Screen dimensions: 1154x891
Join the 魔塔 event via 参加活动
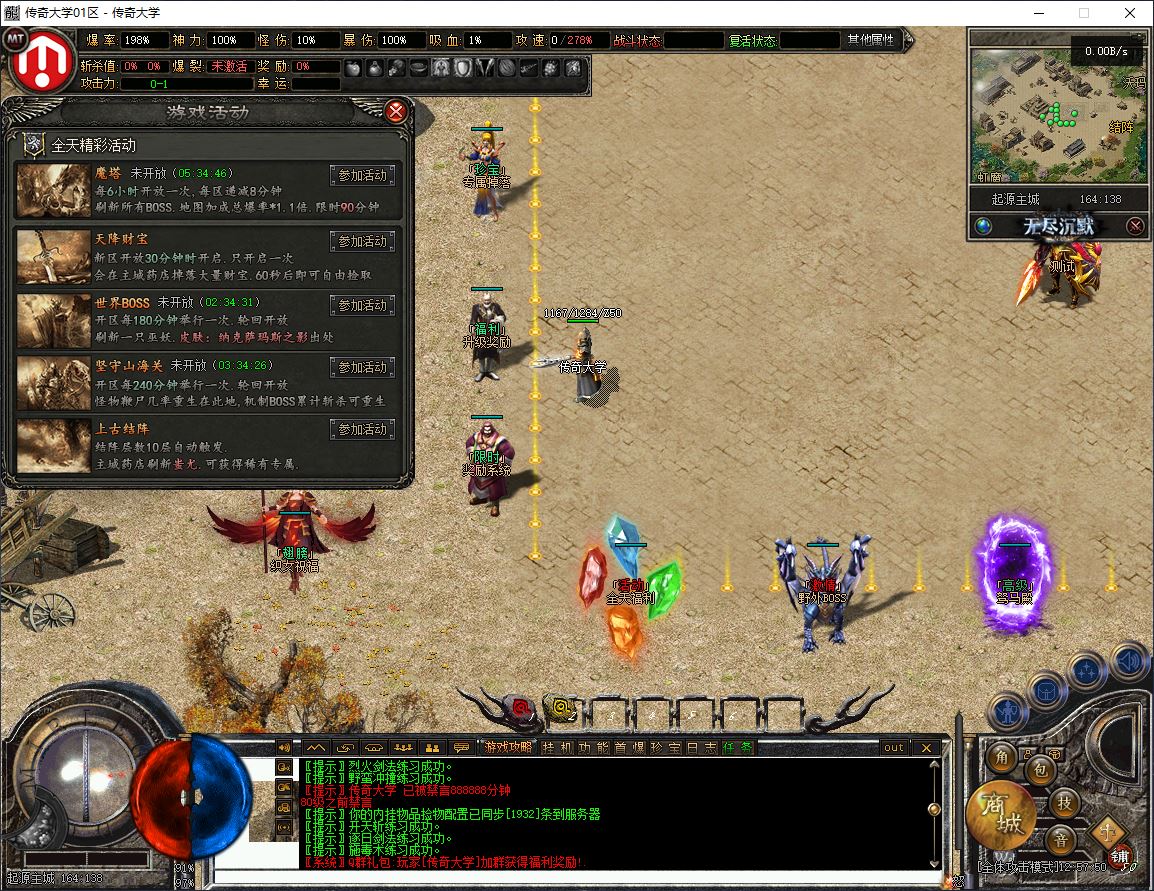361,176
